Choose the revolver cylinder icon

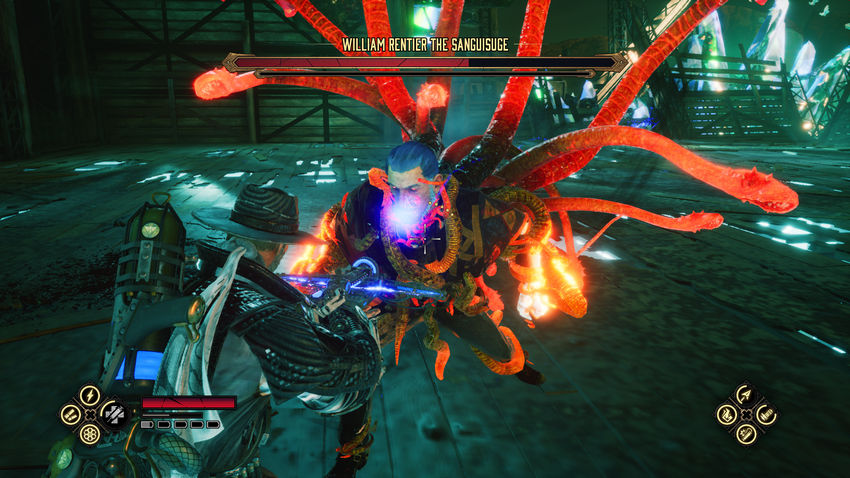pyautogui.click(x=90, y=435)
